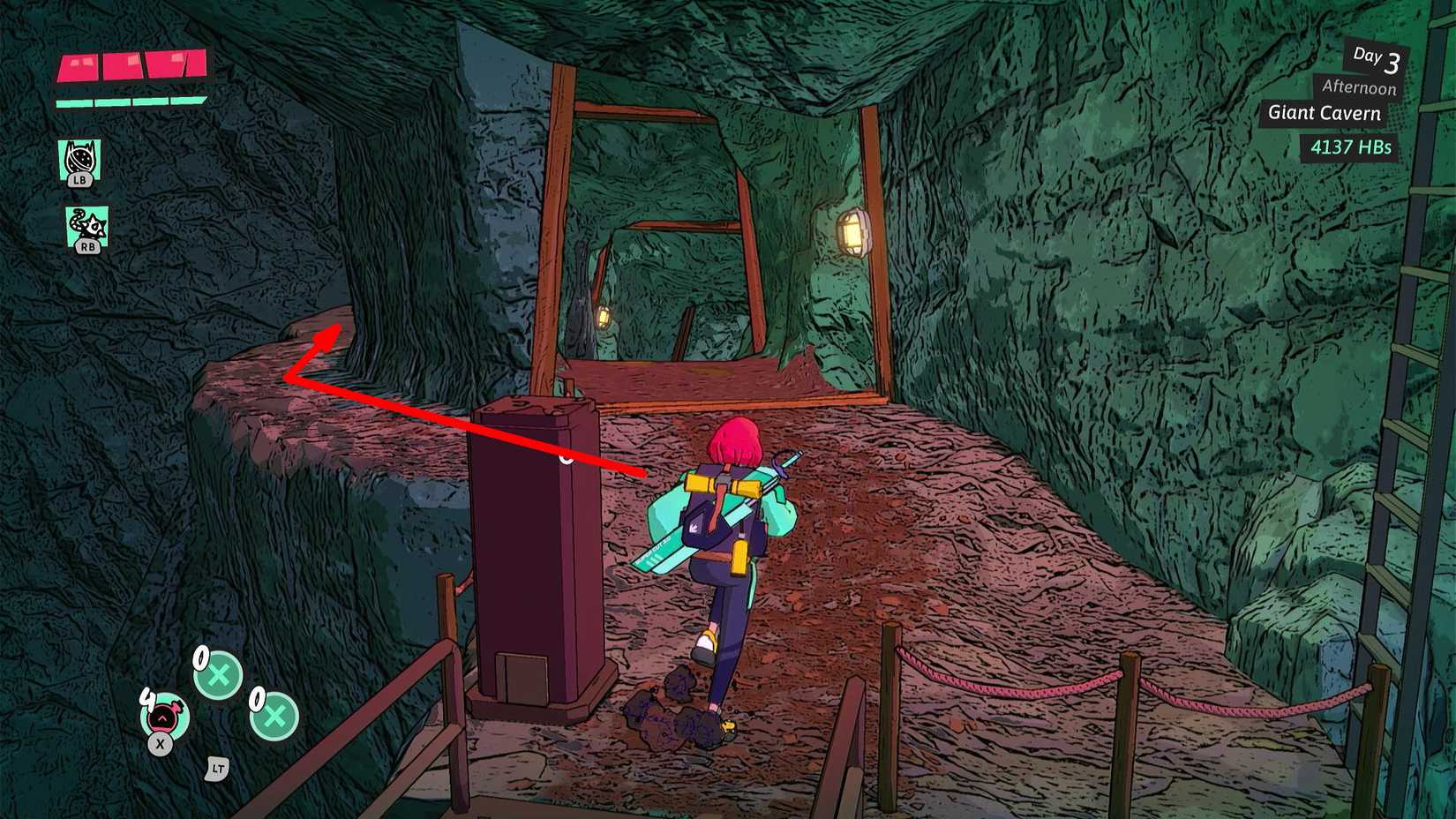
Task: Click the LT trigger prompt
Action: click(x=218, y=770)
